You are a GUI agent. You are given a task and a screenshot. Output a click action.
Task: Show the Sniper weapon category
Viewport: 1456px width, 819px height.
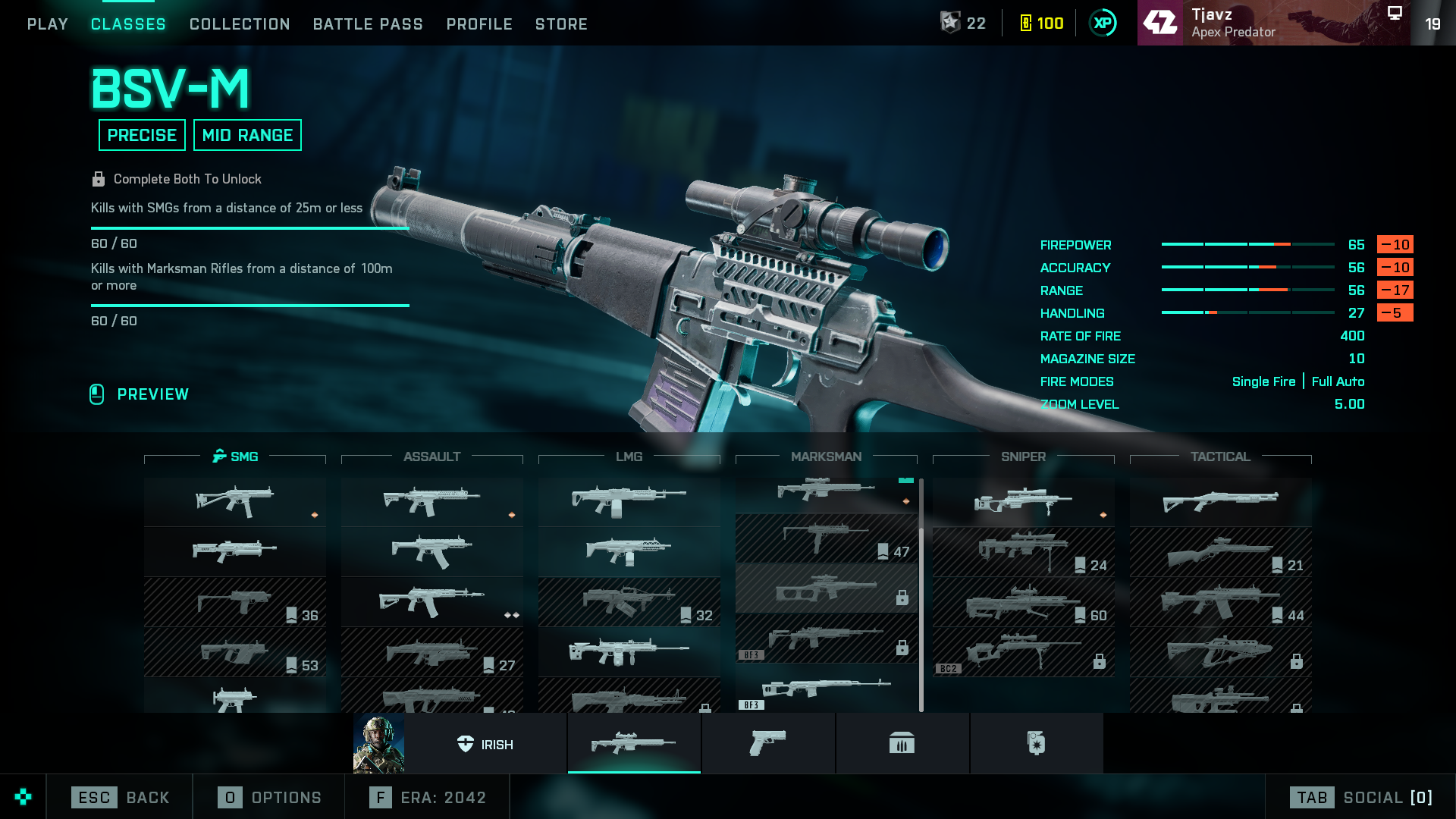[x=1023, y=457]
